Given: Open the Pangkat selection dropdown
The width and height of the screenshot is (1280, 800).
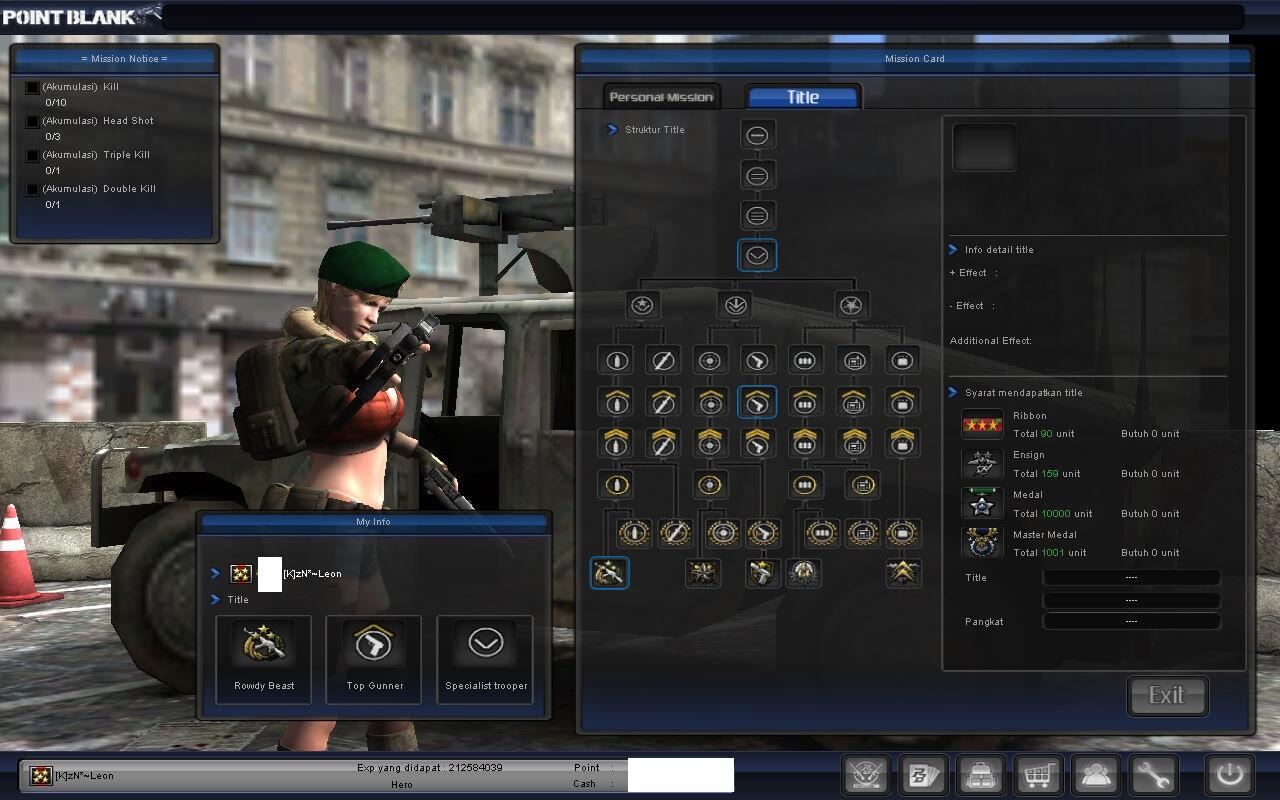Looking at the screenshot, I should 1131,621.
